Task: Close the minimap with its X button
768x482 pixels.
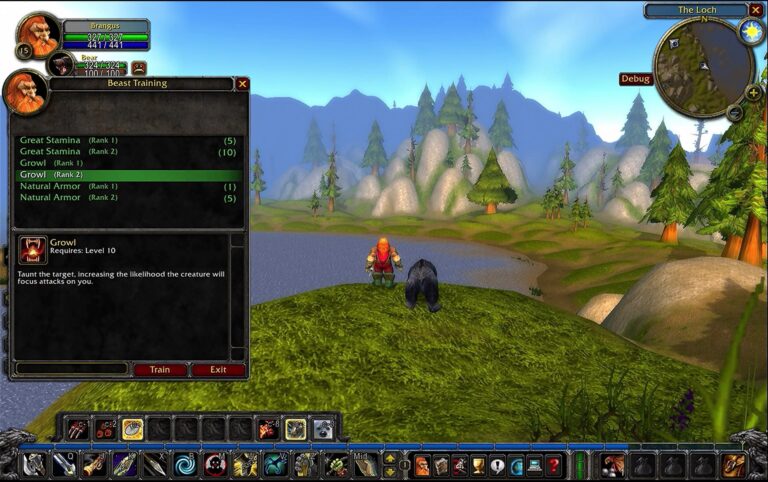Action: (756, 10)
